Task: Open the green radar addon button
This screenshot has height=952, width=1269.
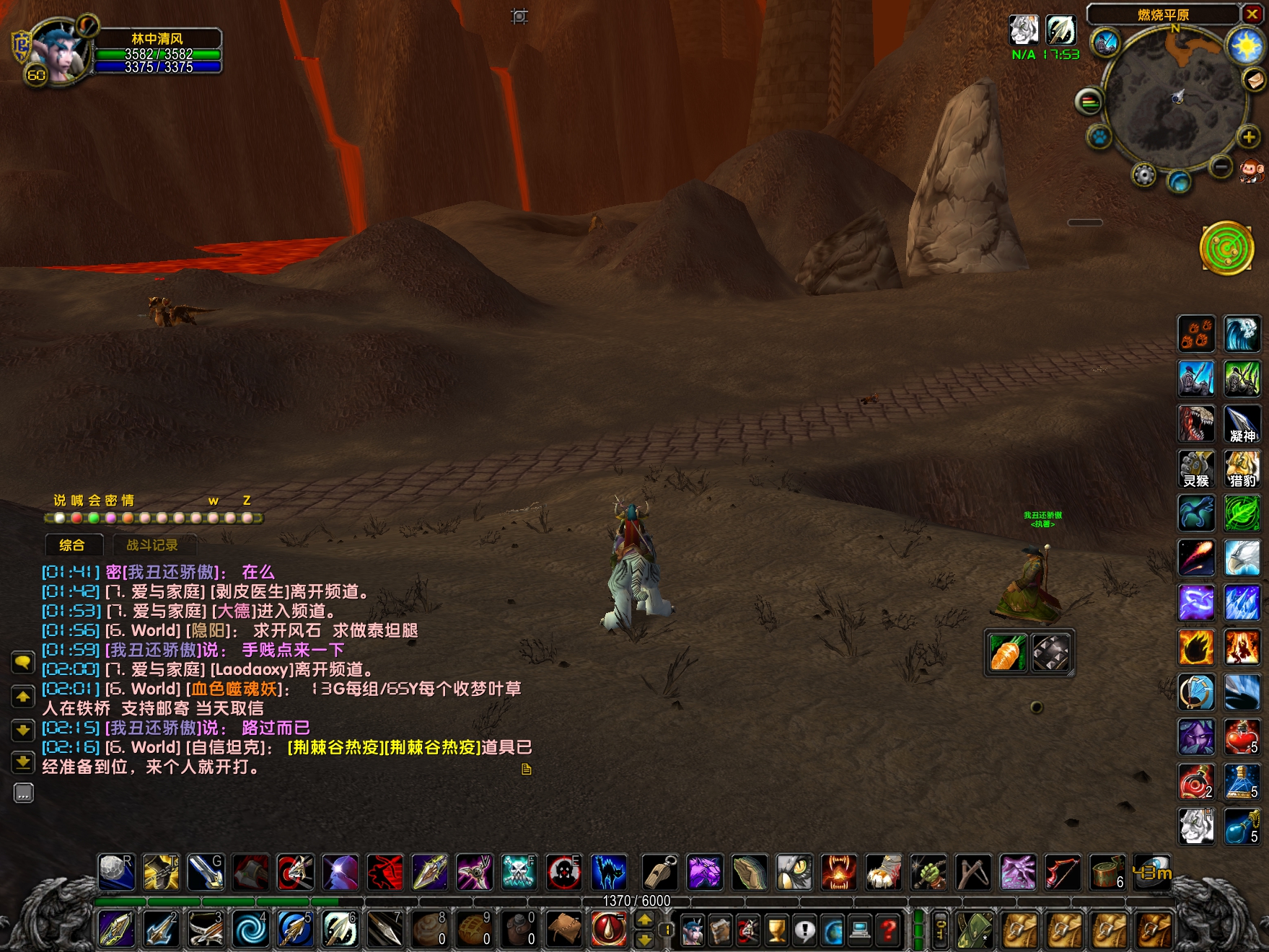Action: tap(1226, 248)
